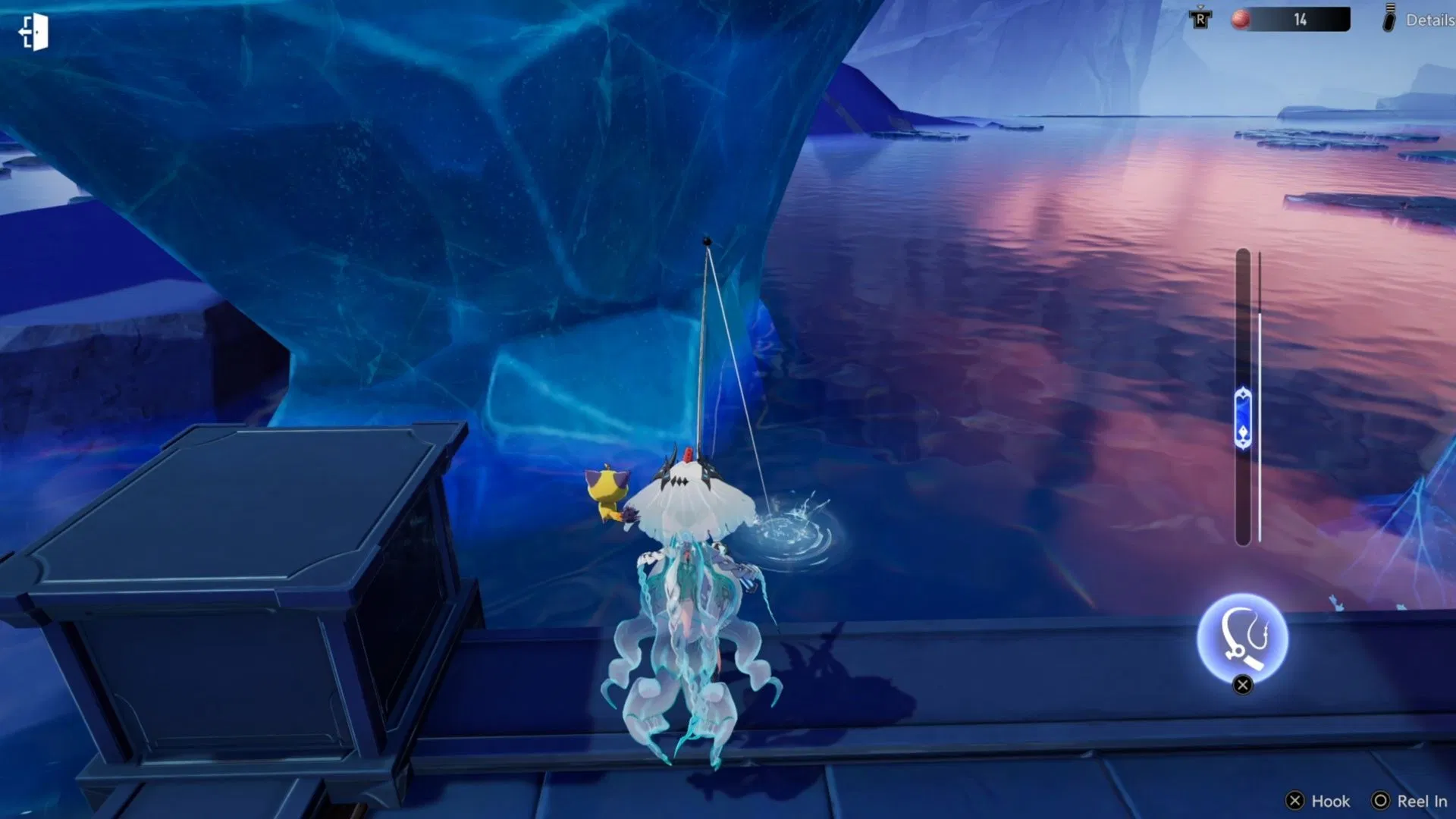The height and width of the screenshot is (819, 1456).
Task: Expand the small chevron above the R emblem
Action: tap(1200, 6)
